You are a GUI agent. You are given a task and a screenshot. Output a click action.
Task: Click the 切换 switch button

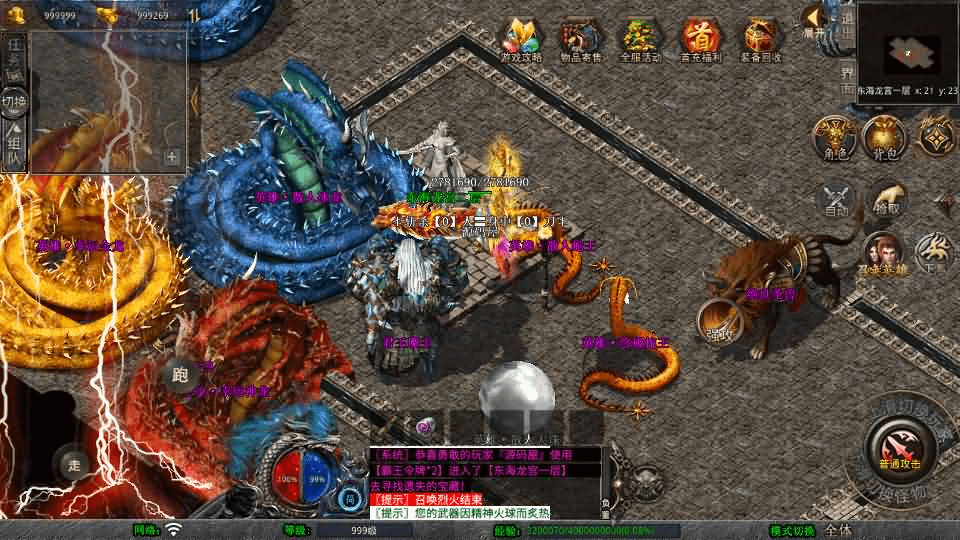[14, 102]
